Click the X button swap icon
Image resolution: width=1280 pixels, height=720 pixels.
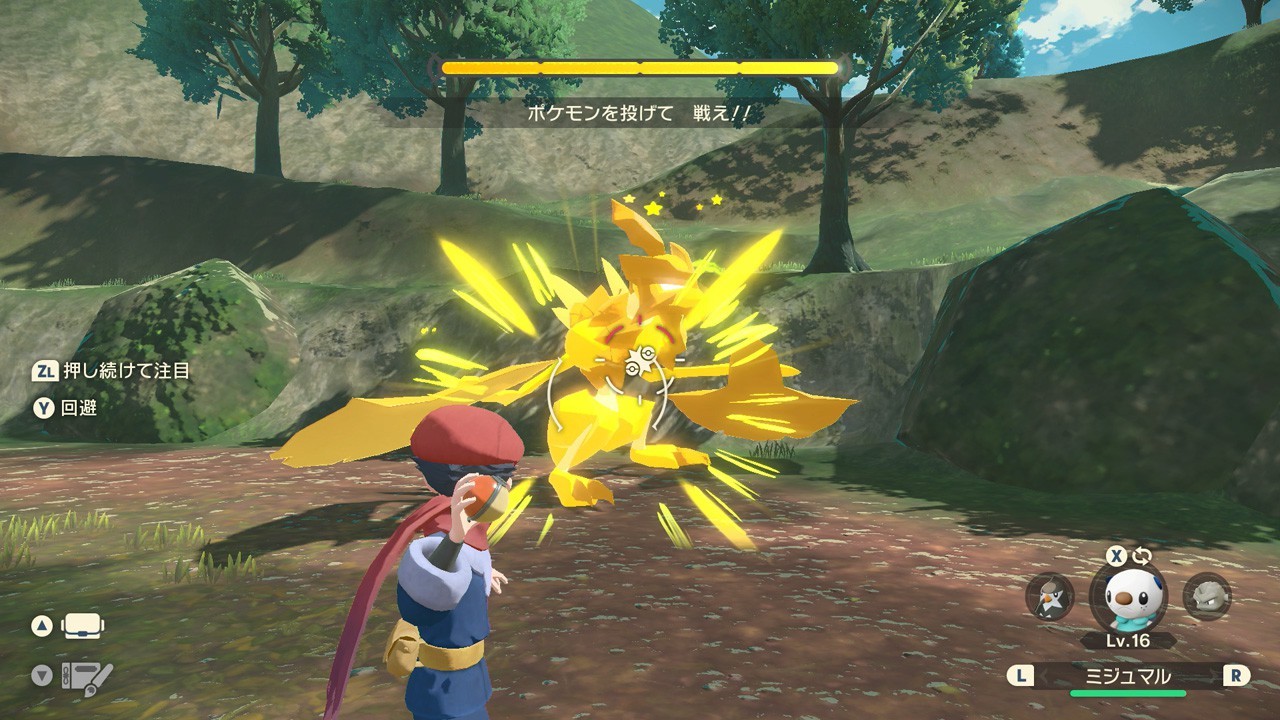pos(1116,556)
